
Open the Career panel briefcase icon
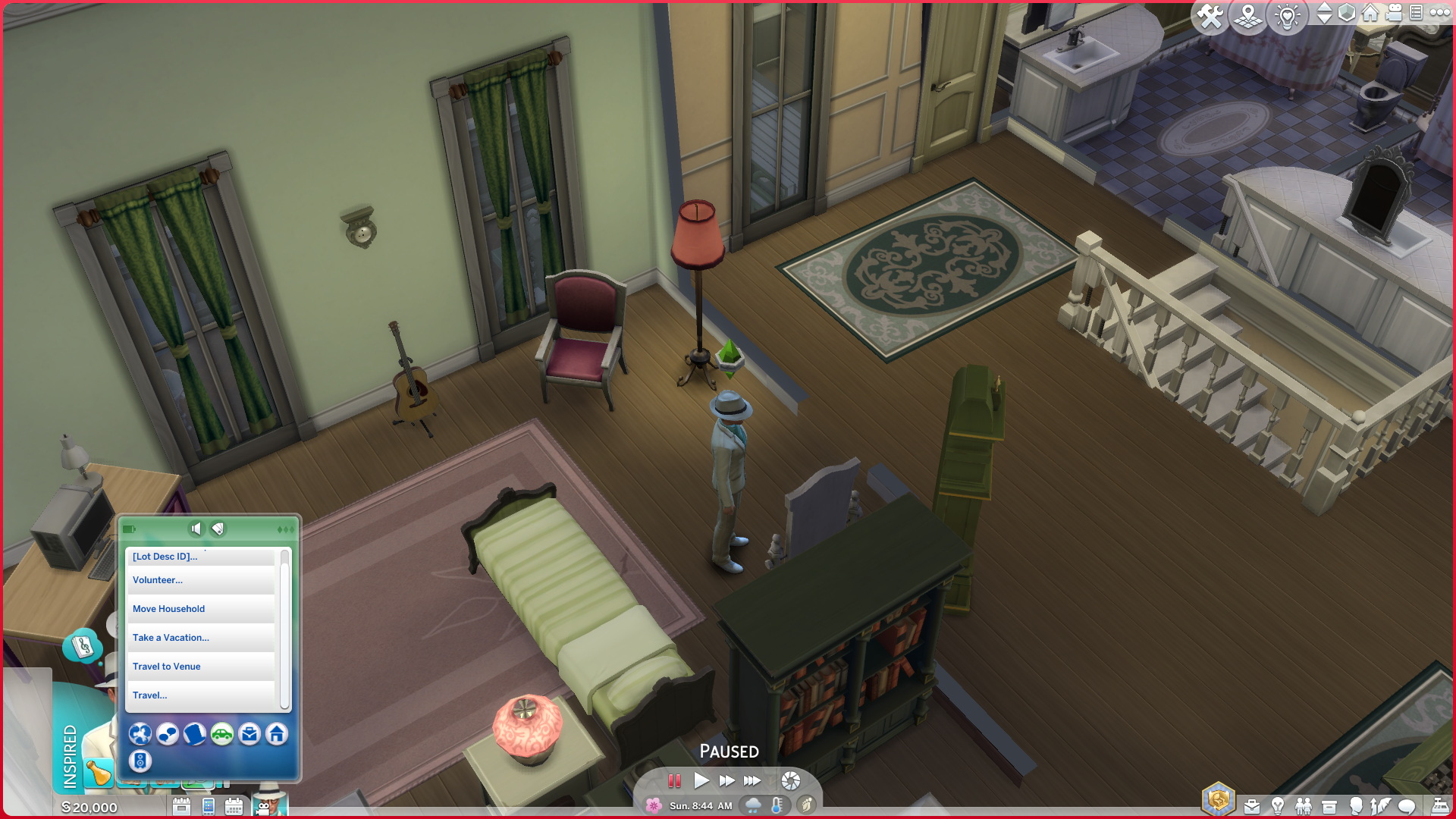tap(1252, 806)
